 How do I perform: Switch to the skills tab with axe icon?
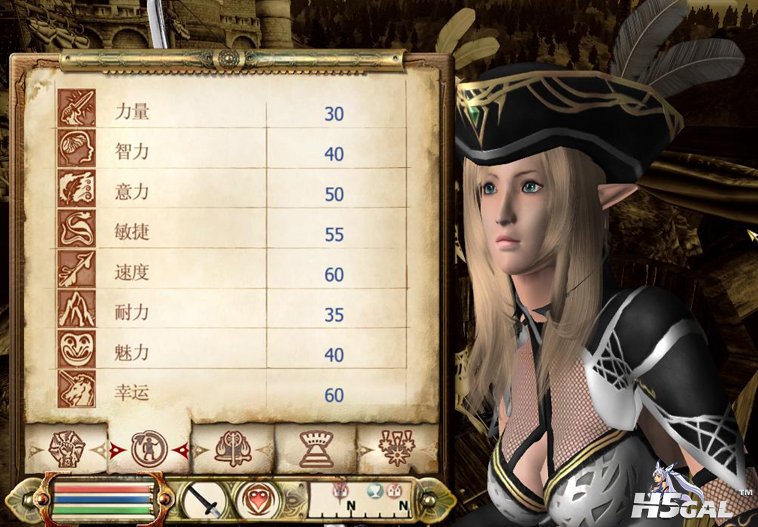(x=232, y=448)
